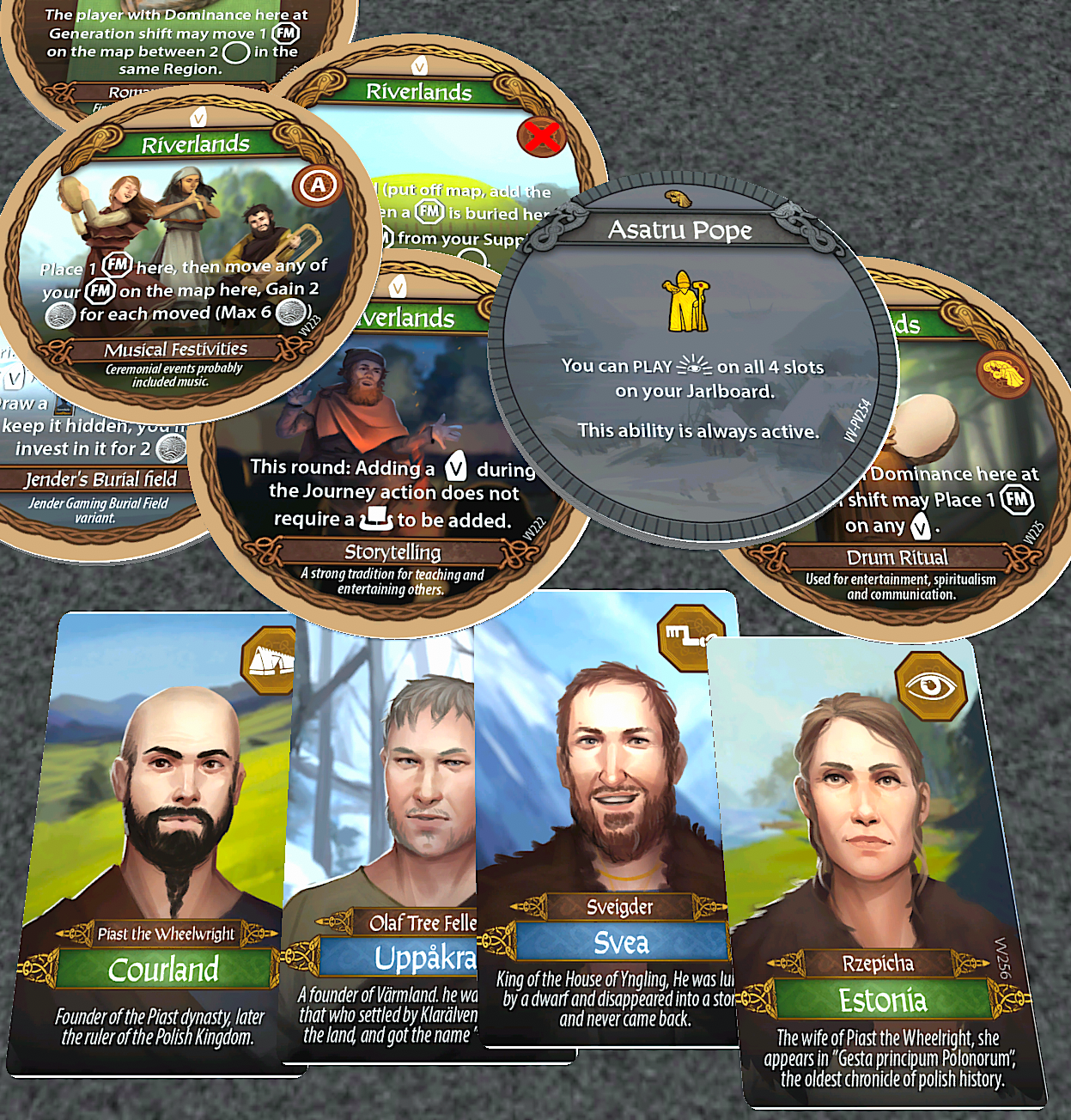Select the Drum Ritual disc
Image resolution: width=1071 pixels, height=1120 pixels.
945,515
